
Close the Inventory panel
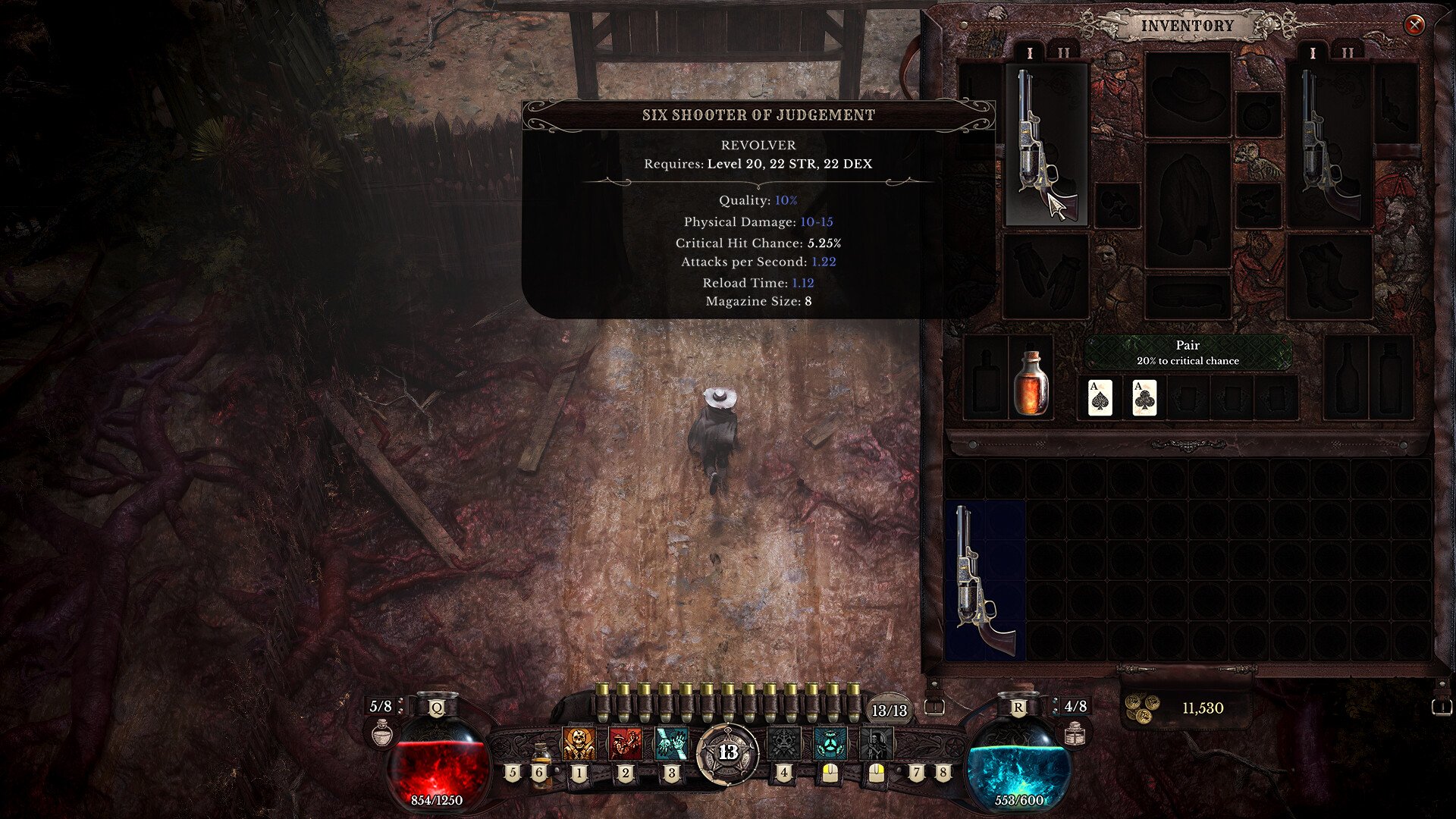click(x=1414, y=25)
